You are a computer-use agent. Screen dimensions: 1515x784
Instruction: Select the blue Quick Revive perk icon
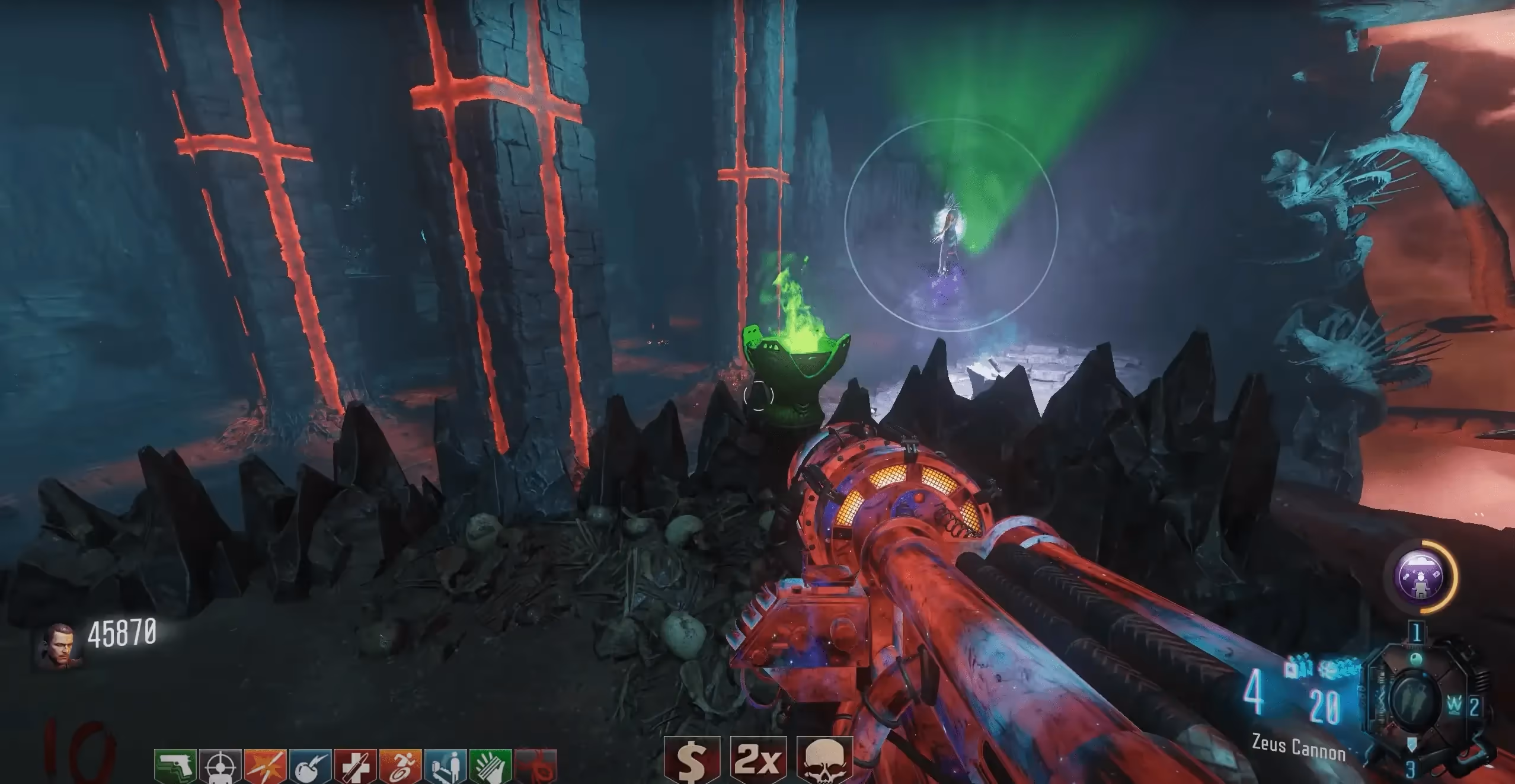(446, 767)
